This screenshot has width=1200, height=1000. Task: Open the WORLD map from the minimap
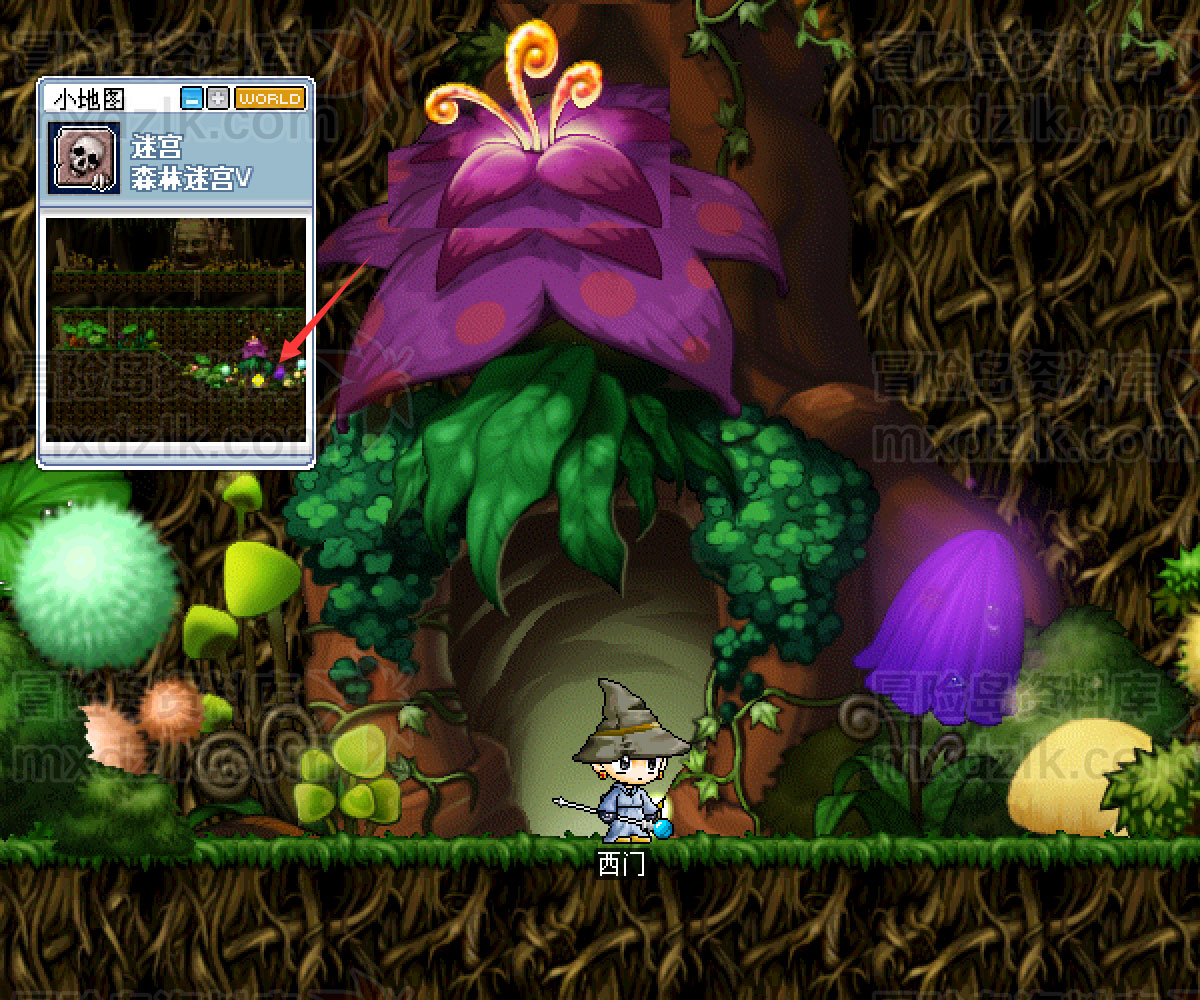pos(269,98)
